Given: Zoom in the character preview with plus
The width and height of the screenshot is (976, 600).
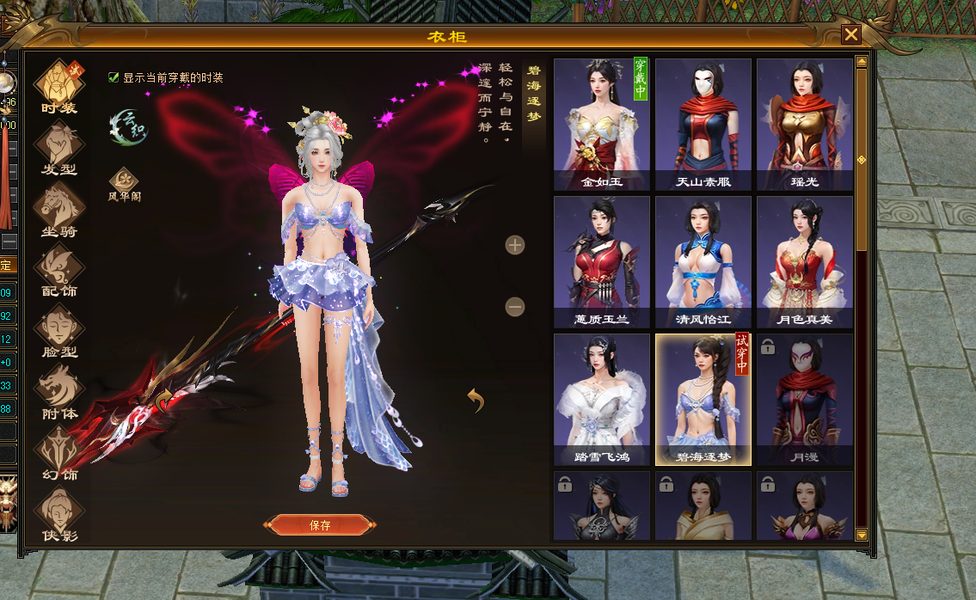Looking at the screenshot, I should pos(515,245).
